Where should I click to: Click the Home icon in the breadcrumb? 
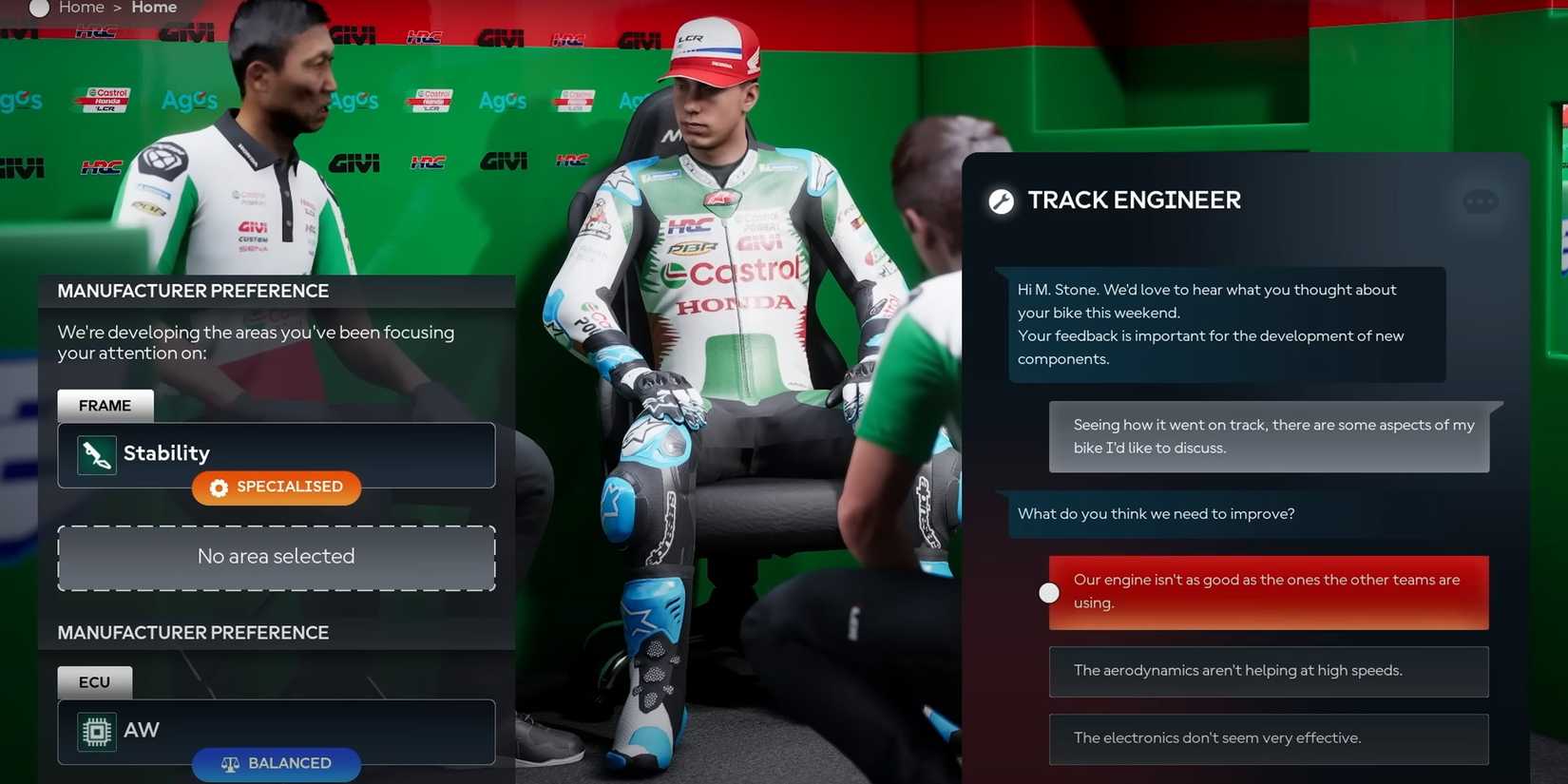(38, 8)
